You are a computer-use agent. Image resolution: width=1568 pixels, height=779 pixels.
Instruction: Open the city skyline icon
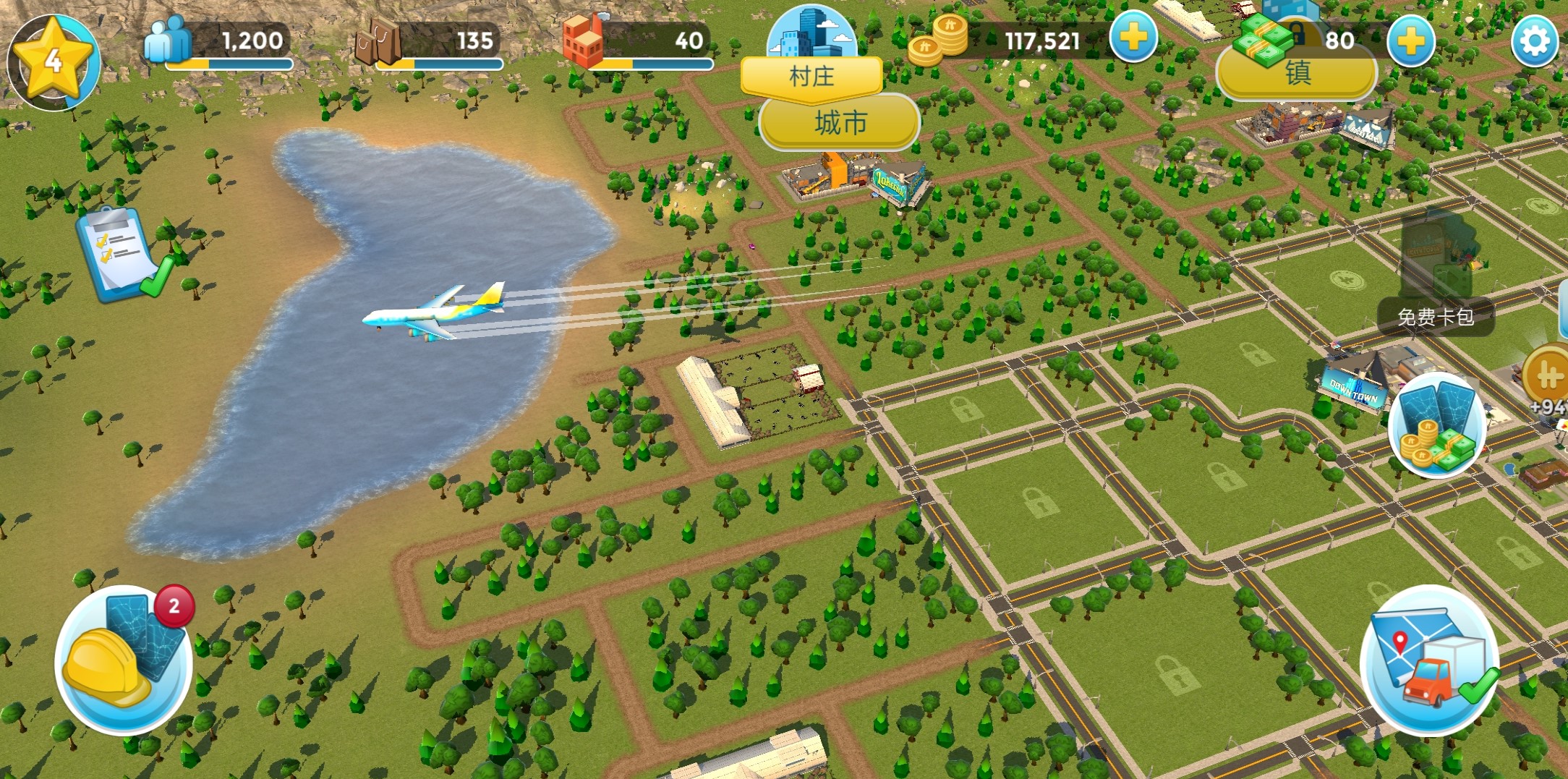(811, 33)
